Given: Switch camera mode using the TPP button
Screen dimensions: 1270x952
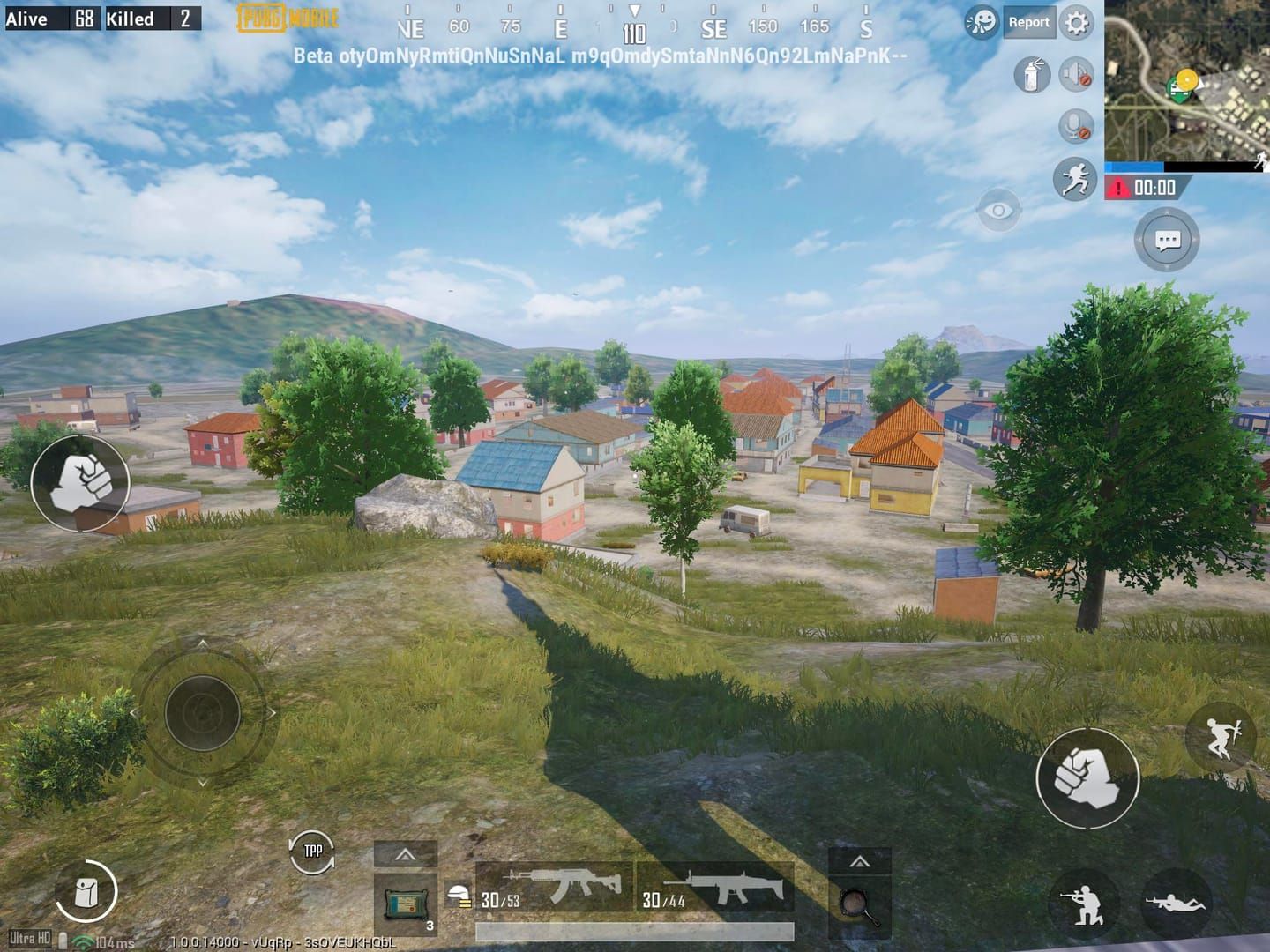Looking at the screenshot, I should point(310,852).
